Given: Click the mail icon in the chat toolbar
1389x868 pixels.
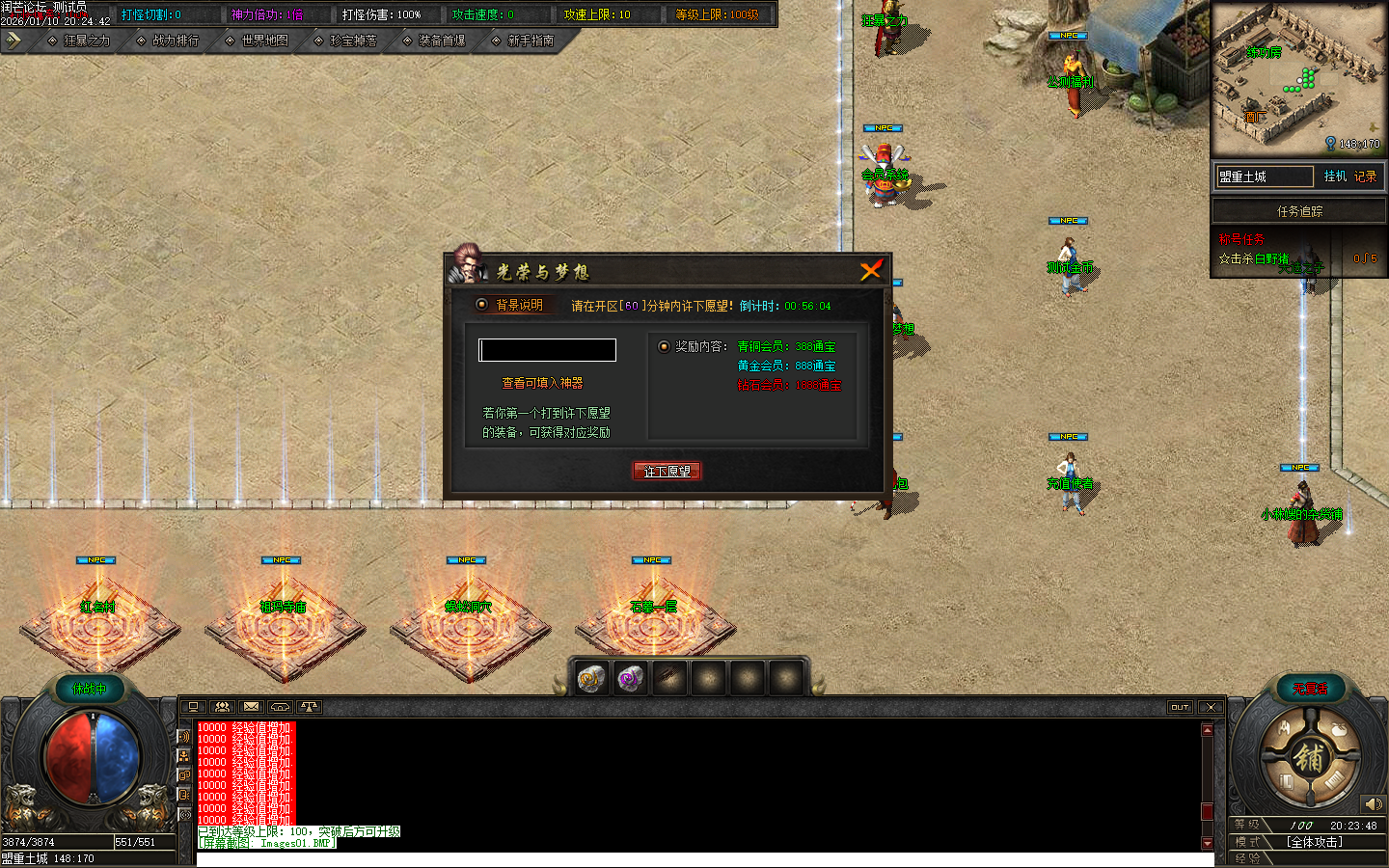Looking at the screenshot, I should (250, 707).
